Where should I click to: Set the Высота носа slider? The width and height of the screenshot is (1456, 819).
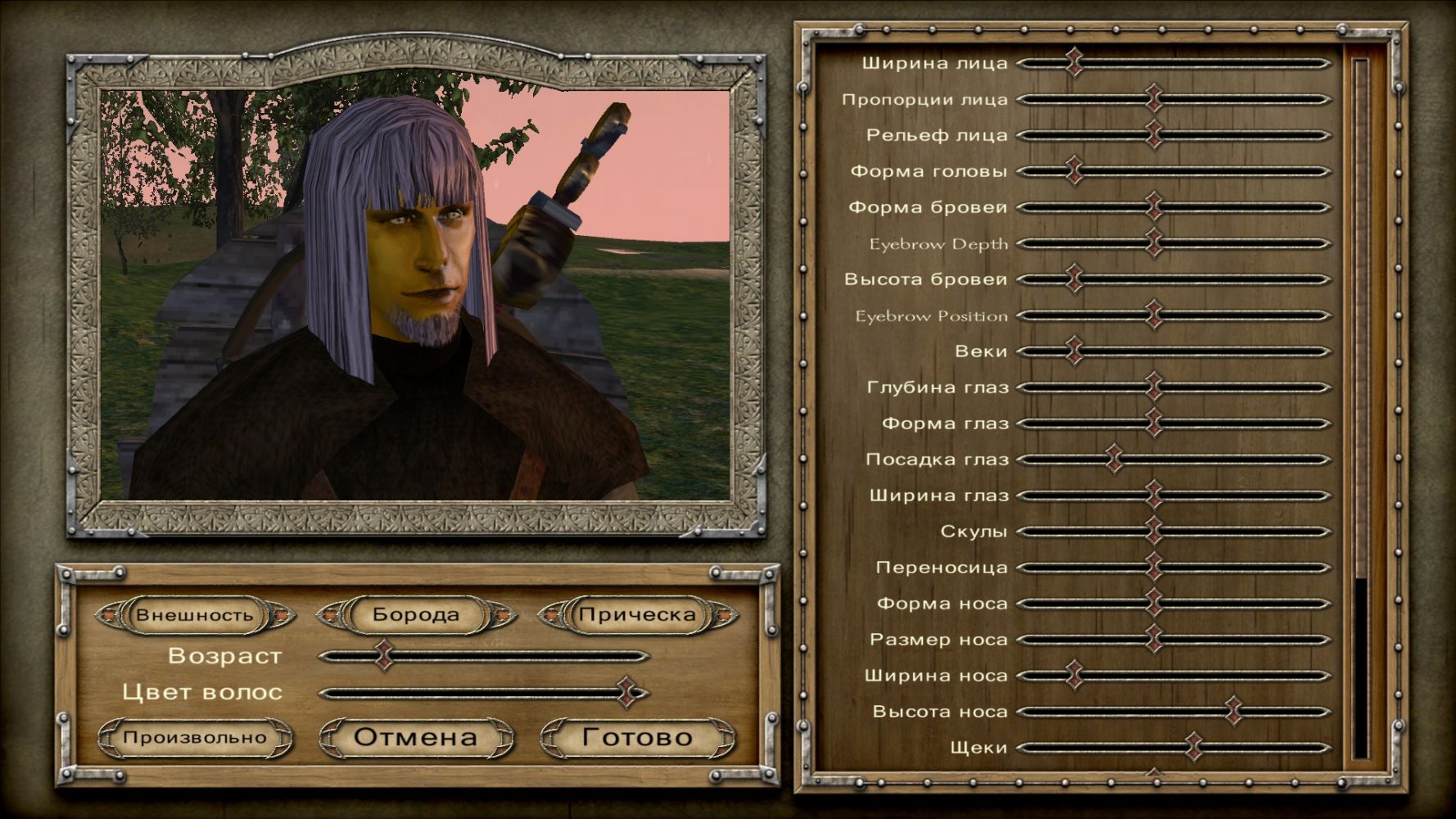(1233, 712)
